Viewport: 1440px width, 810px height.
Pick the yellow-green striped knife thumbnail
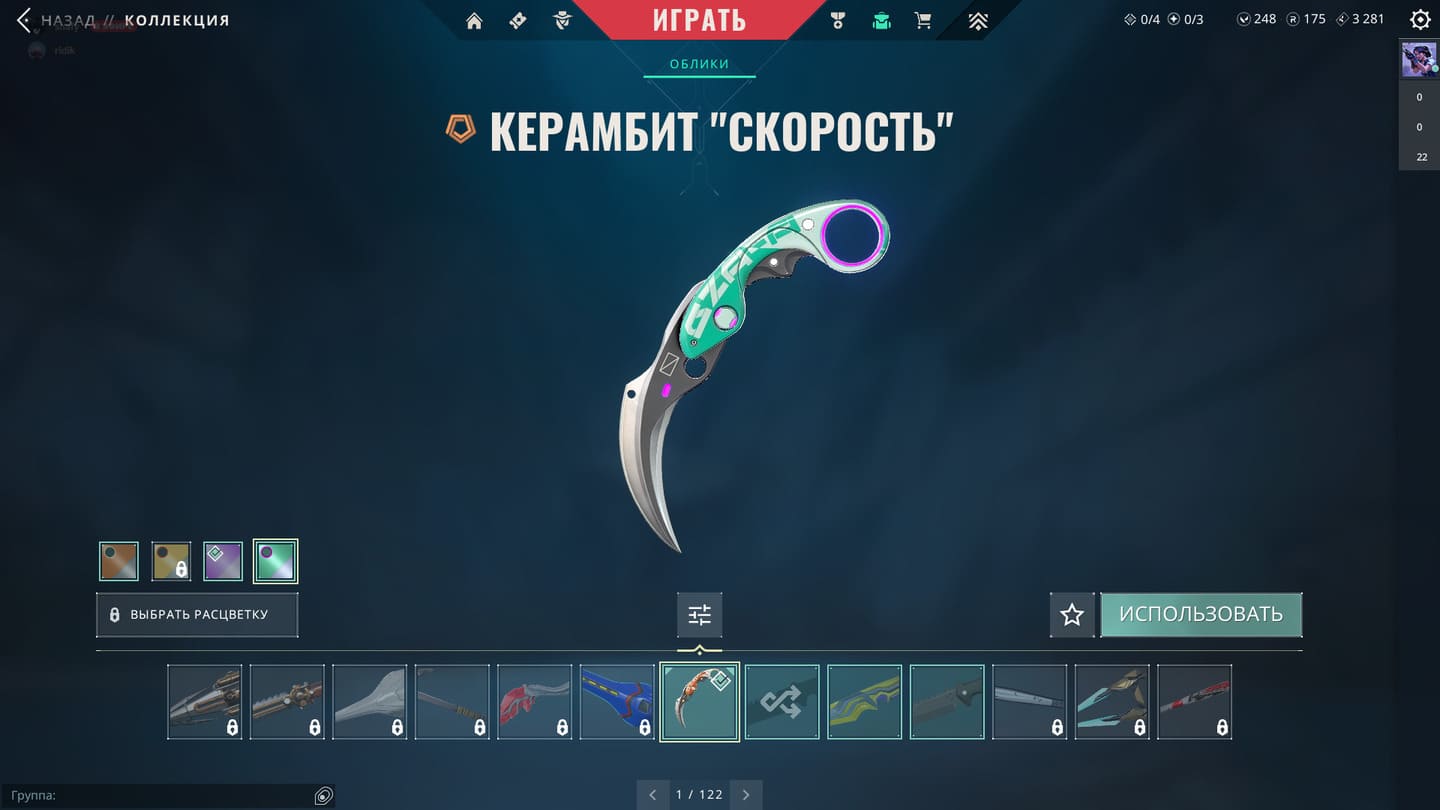[865, 702]
